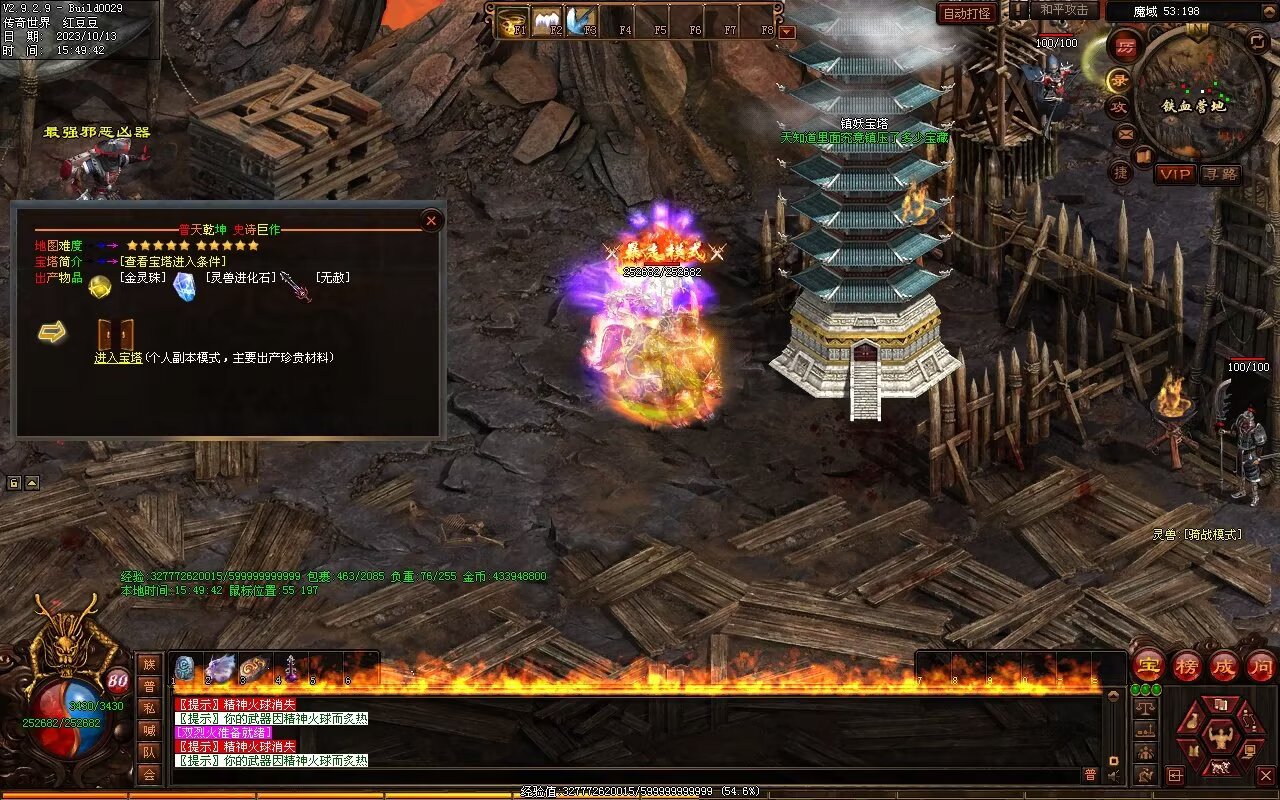Open the 宝 treasure round button
Viewport: 1280px width, 800px height.
pyautogui.click(x=1148, y=665)
